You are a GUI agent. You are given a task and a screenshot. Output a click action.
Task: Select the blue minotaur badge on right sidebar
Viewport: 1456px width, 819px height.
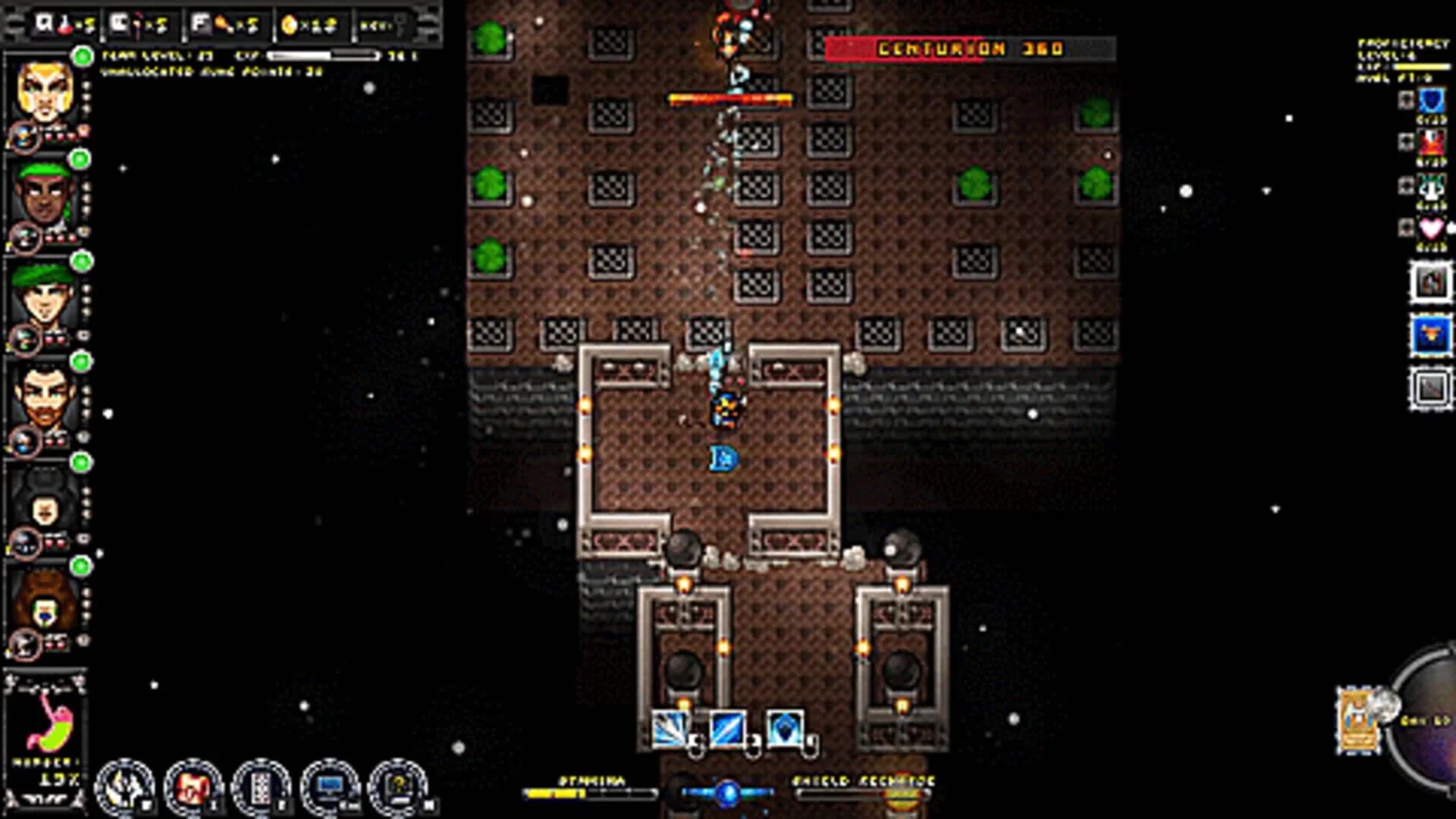[1431, 332]
